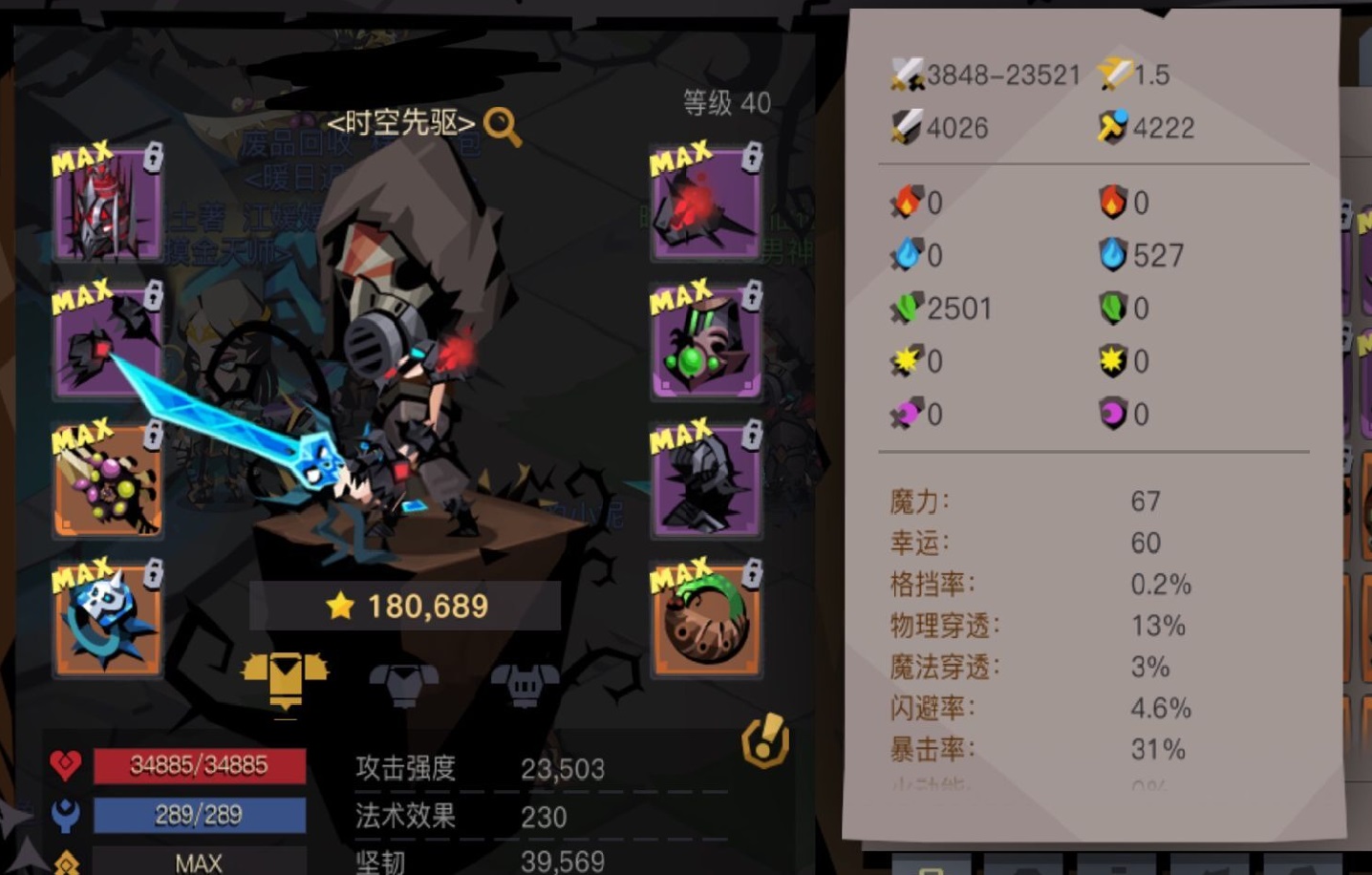1372x875 pixels.
Task: Open the dark chest armor slot
Action: coord(705,480)
